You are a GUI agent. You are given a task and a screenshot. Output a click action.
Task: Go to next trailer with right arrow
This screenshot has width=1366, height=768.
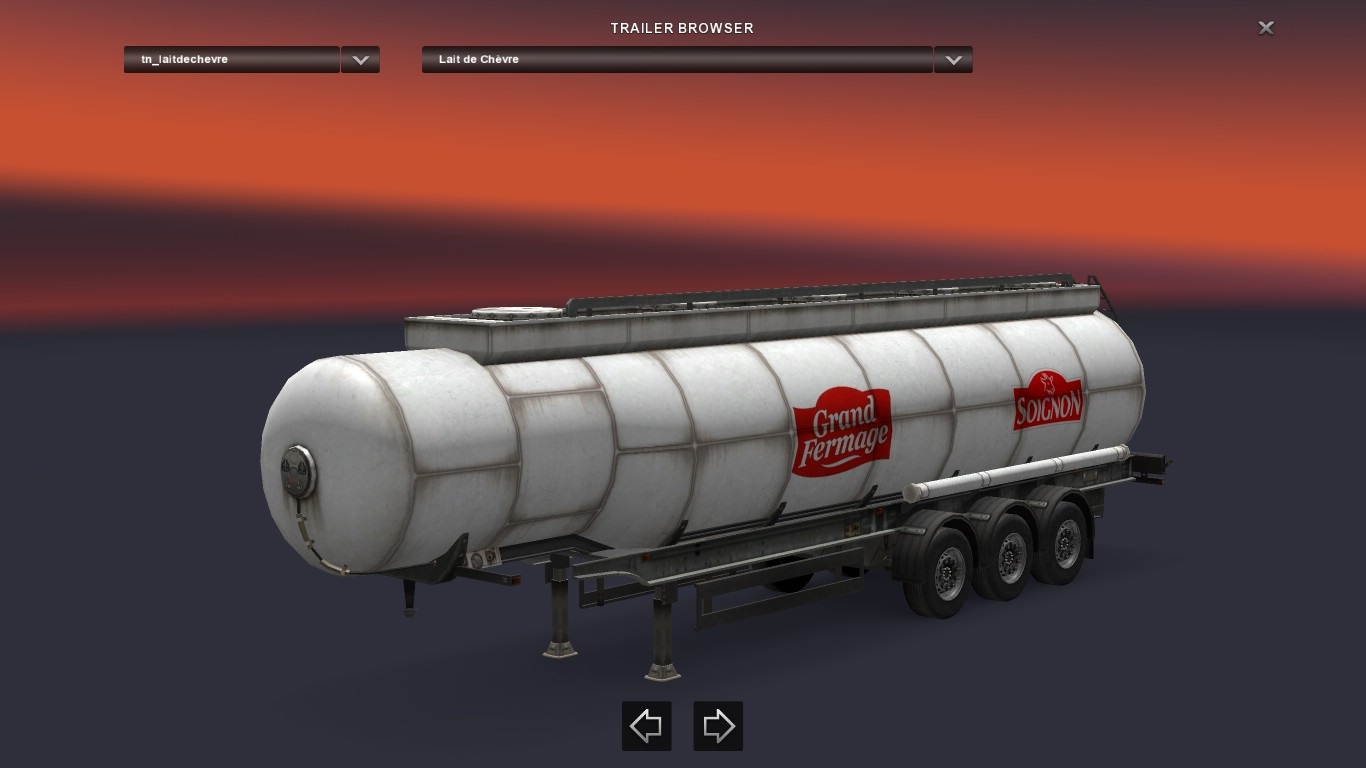(x=718, y=726)
